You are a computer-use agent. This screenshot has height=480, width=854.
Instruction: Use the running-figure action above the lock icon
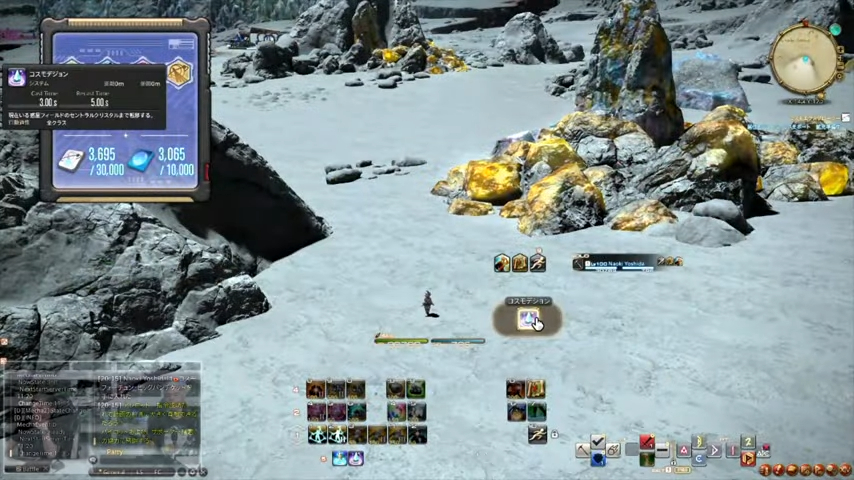(x=537, y=435)
